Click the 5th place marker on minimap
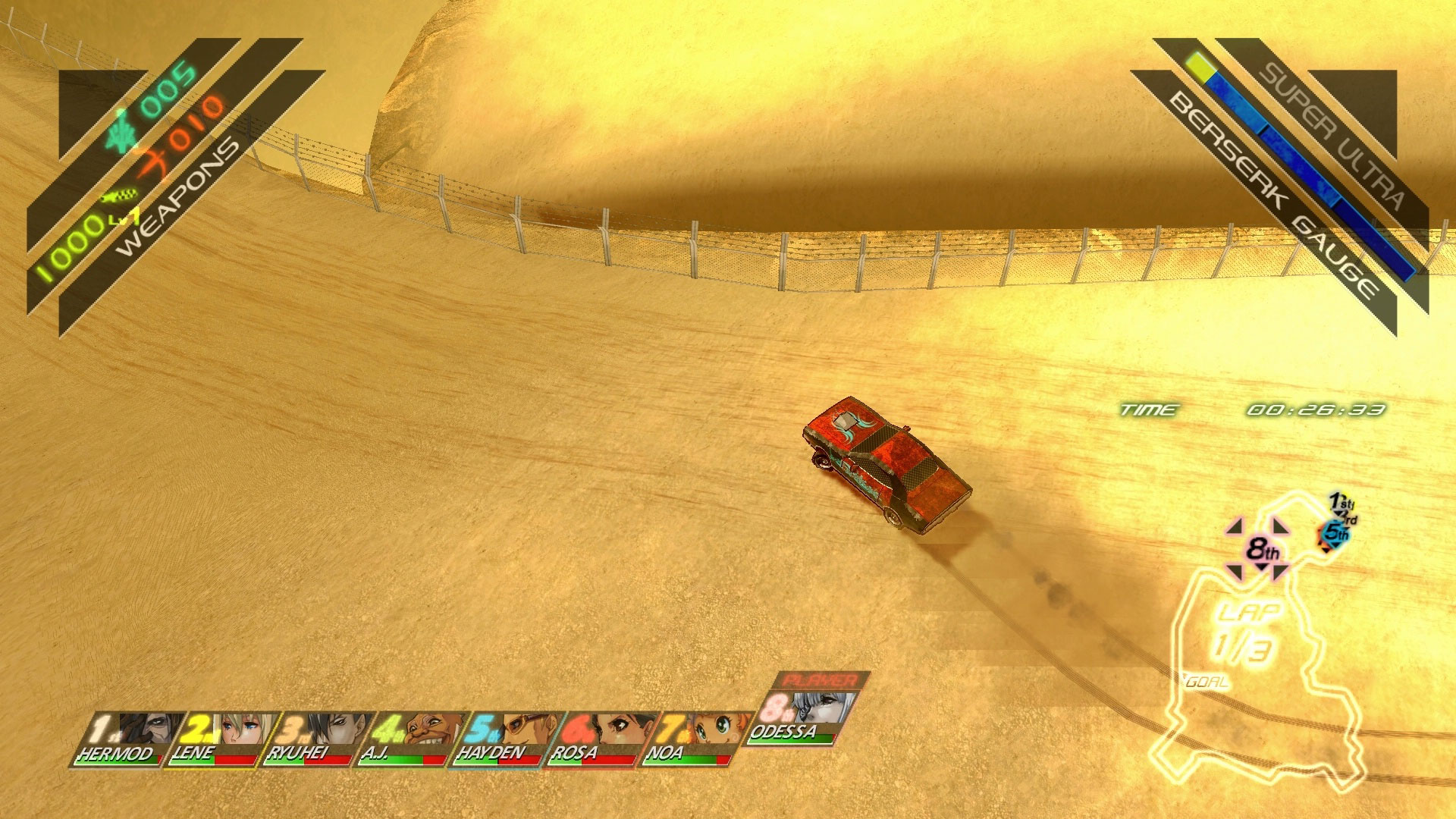Viewport: 1456px width, 819px height. (1335, 533)
